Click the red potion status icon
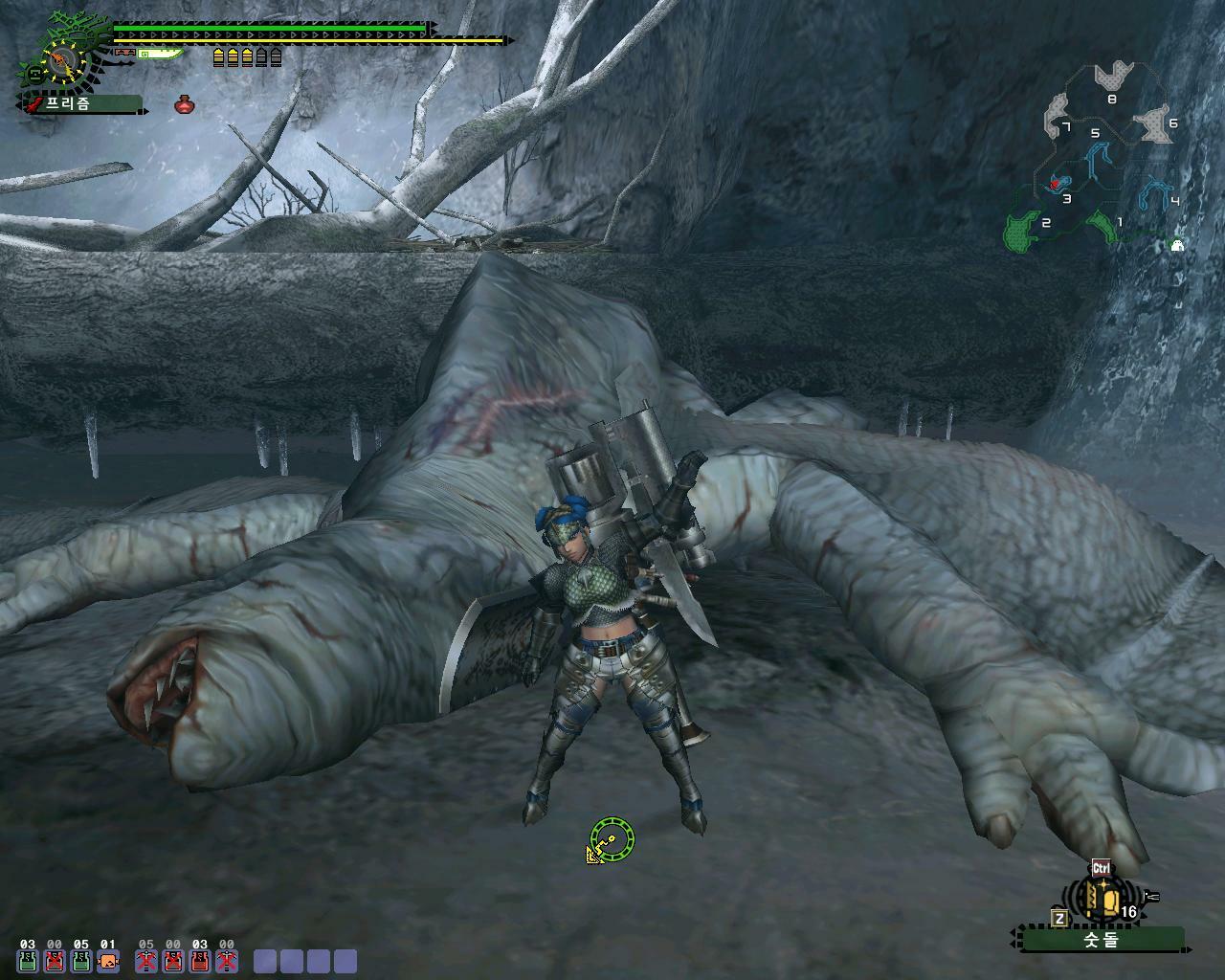1225x980 pixels. [185, 104]
